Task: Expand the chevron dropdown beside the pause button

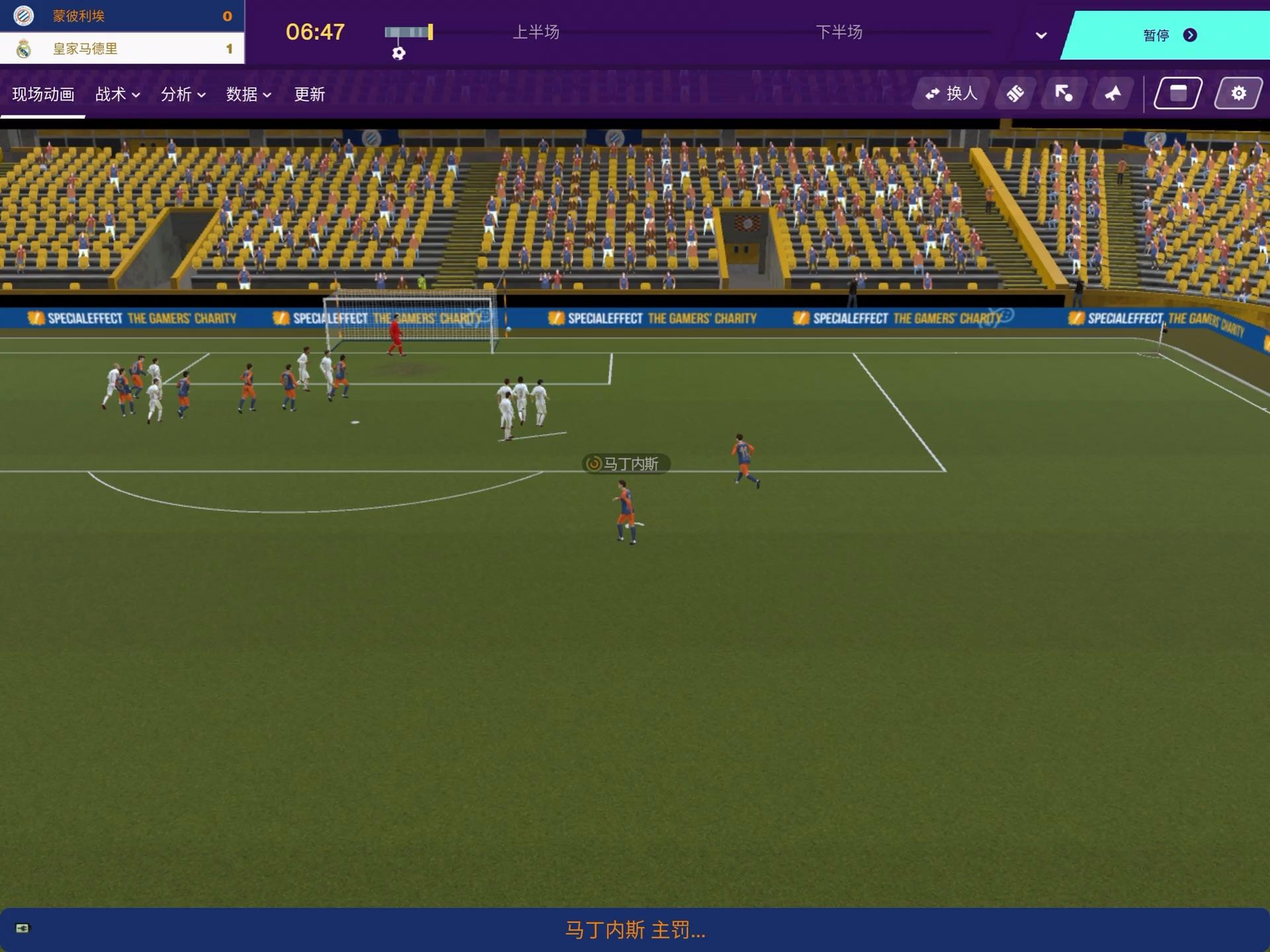Action: click(1041, 36)
